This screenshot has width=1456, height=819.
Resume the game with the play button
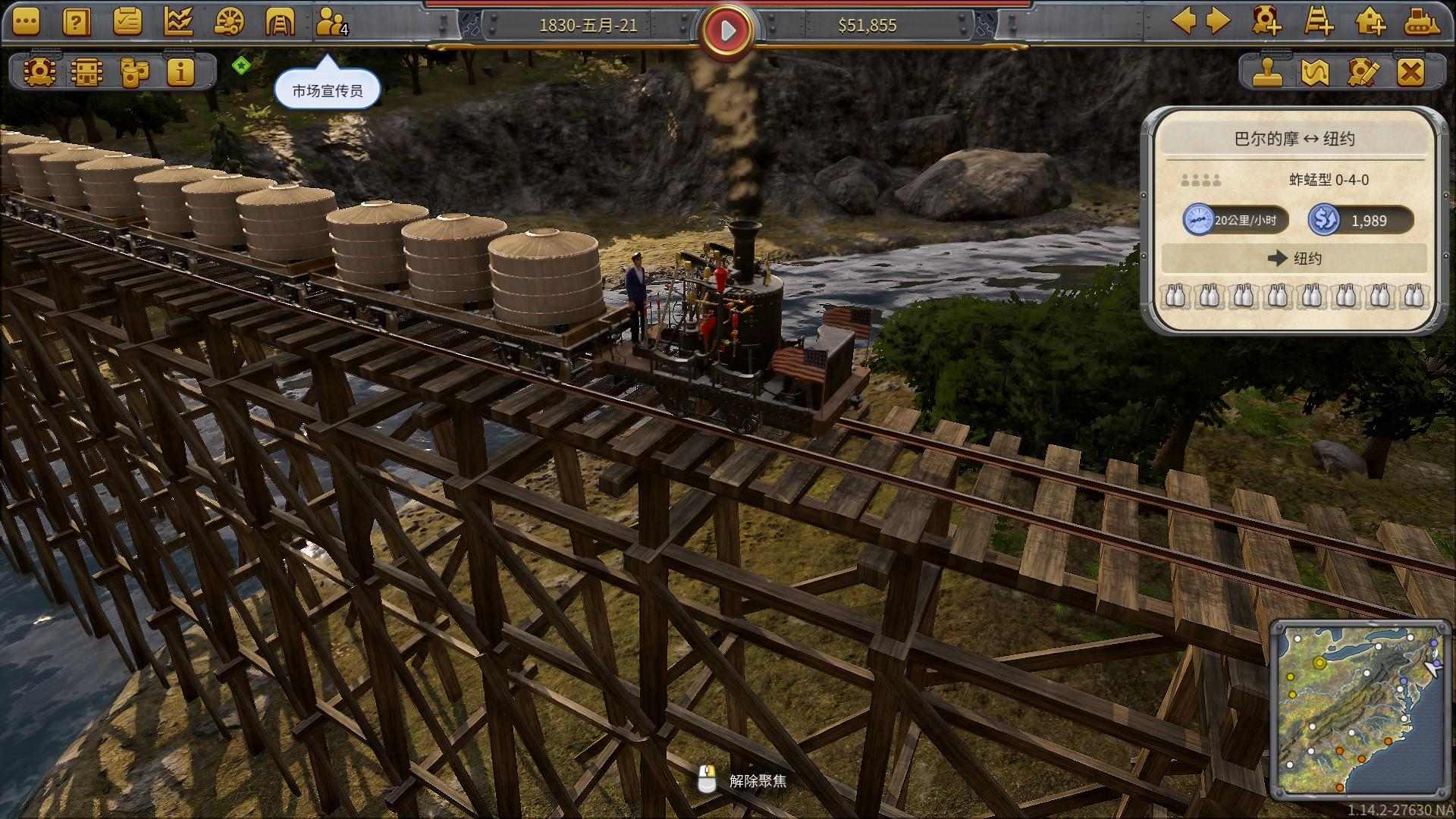pos(728,30)
